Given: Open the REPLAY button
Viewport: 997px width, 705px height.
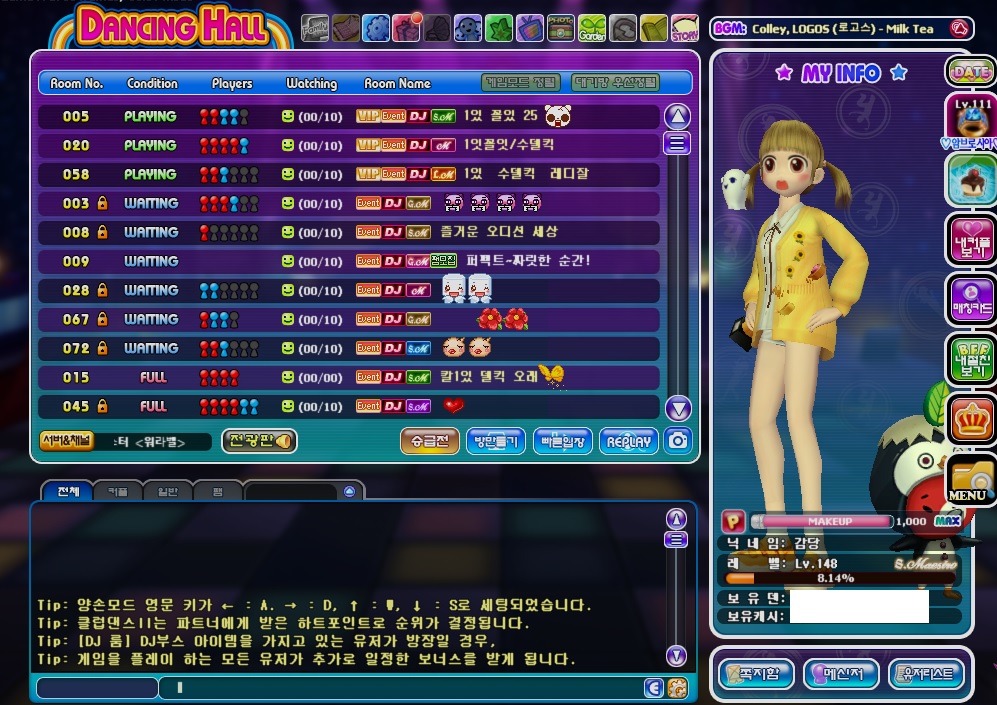Looking at the screenshot, I should (x=629, y=441).
